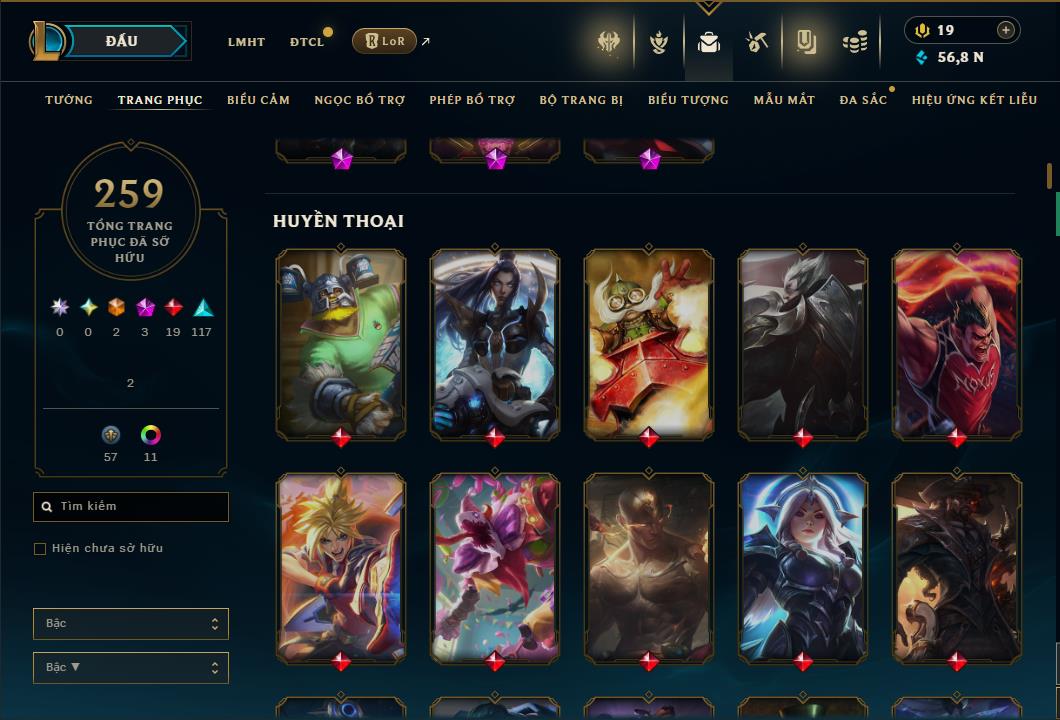Viewport: 1060px width, 720px height.
Task: Go to the PHÉP BỔ TRỢ tab
Action: [x=472, y=100]
